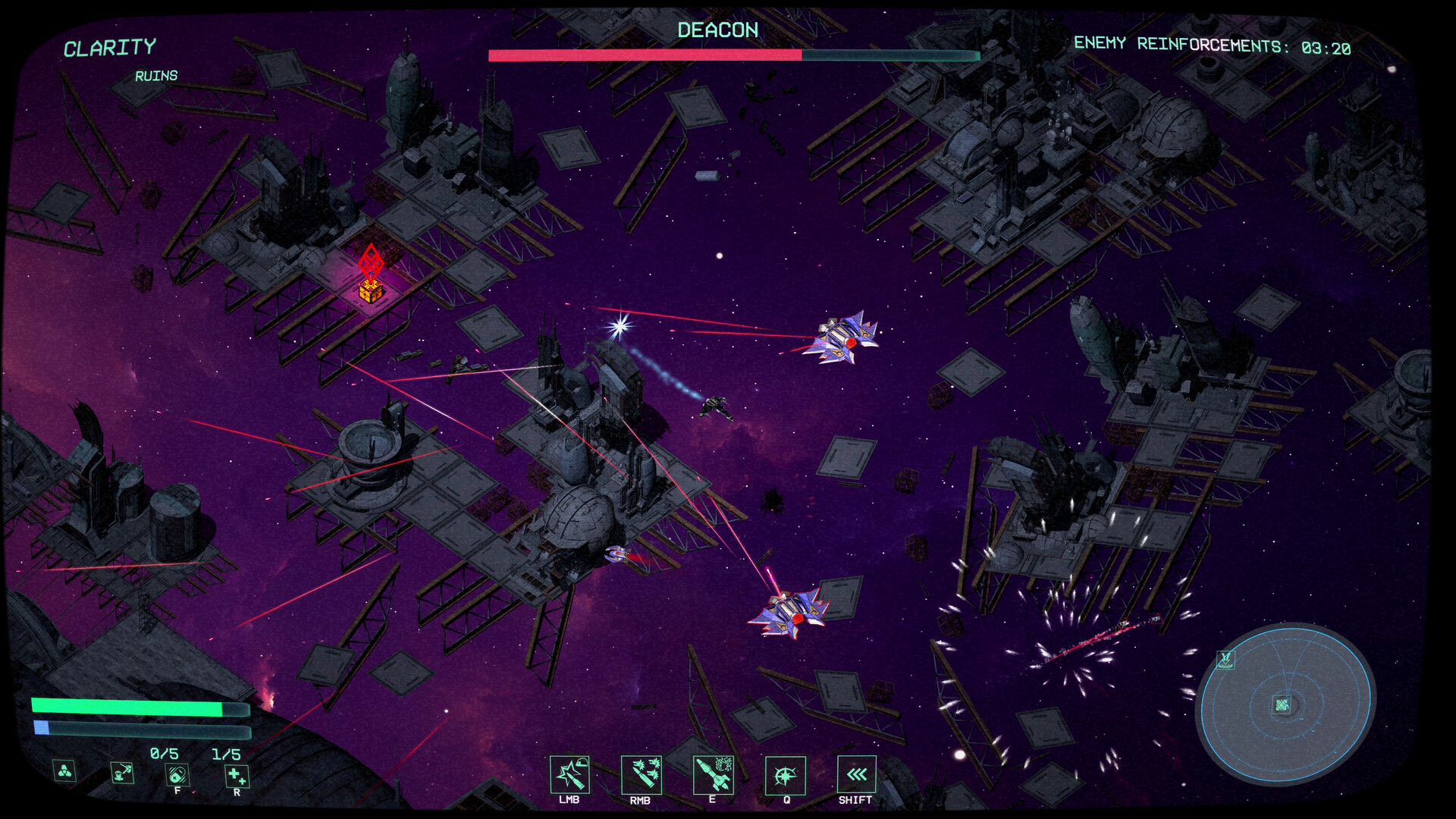1456x819 pixels.
Task: Select the primary bullet fire ability icon
Action: point(569,775)
